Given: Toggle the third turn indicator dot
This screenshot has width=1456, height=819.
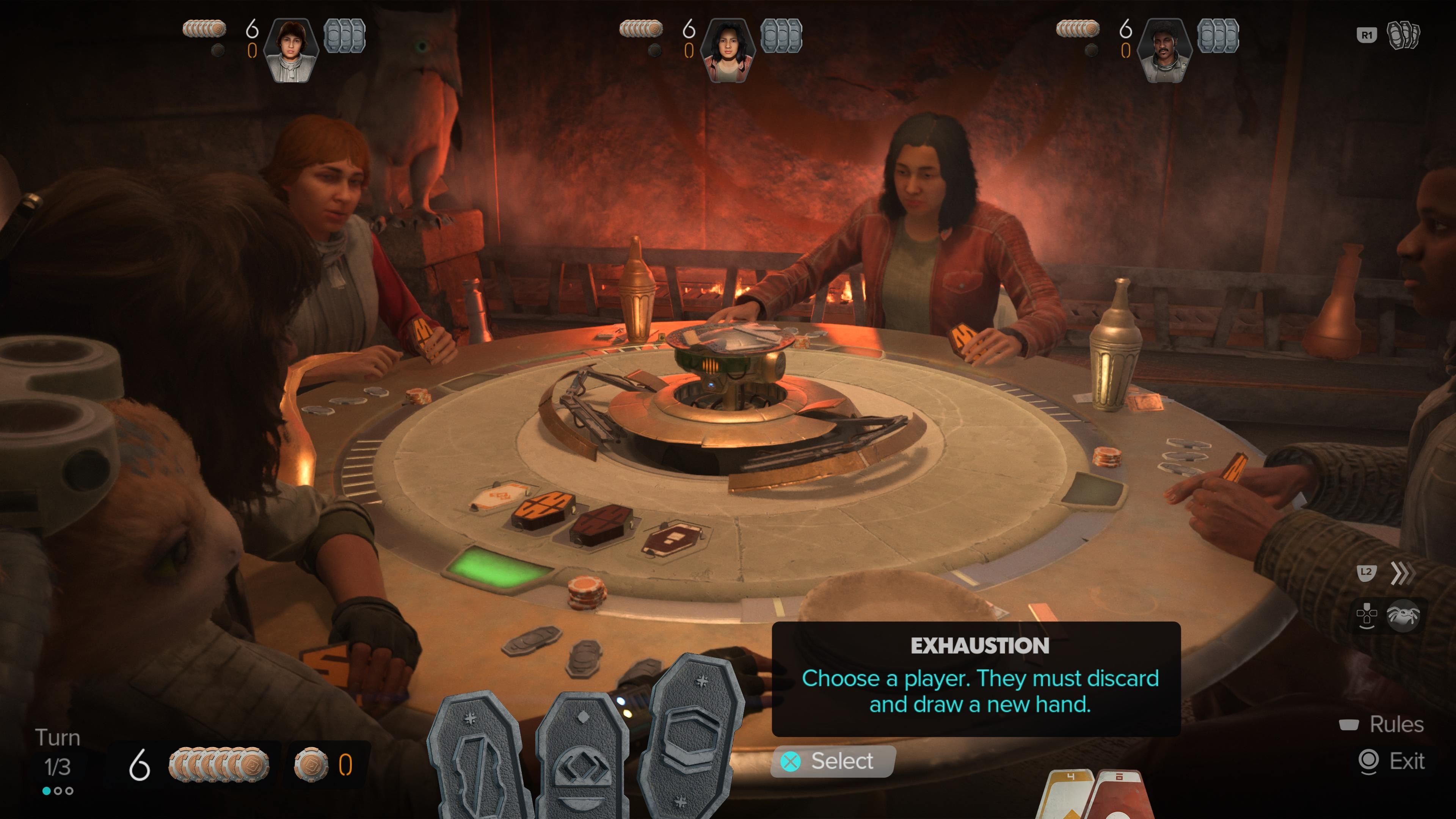Looking at the screenshot, I should pos(69,790).
